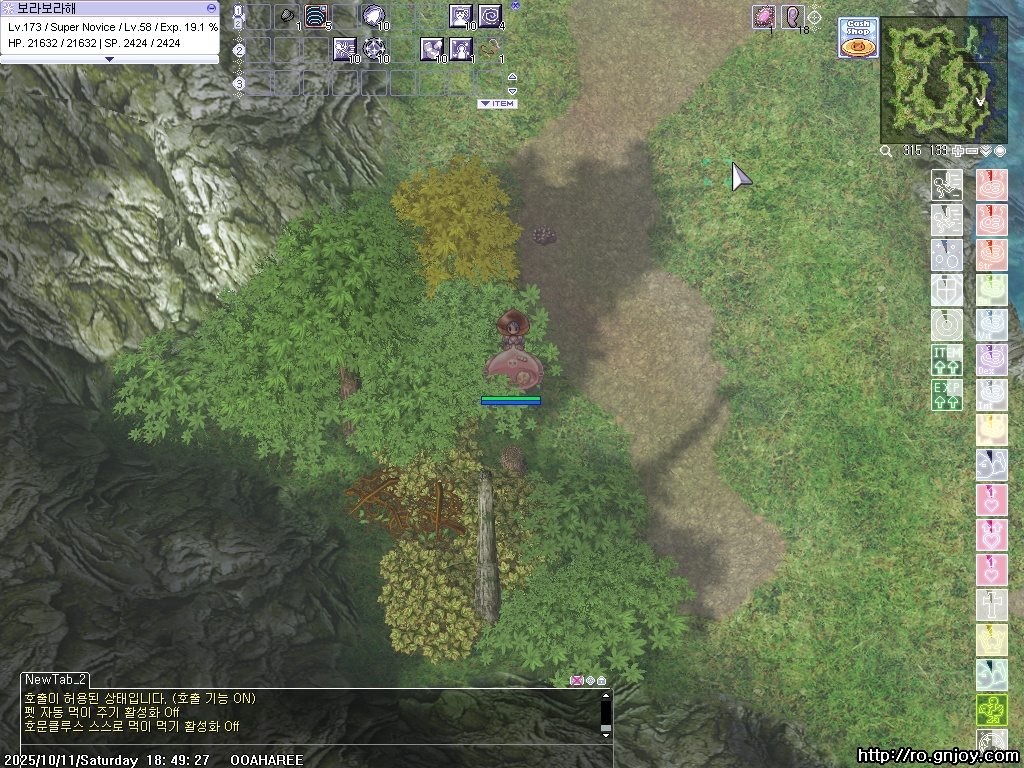Activate the spiral swirl skill slot

[489, 17]
